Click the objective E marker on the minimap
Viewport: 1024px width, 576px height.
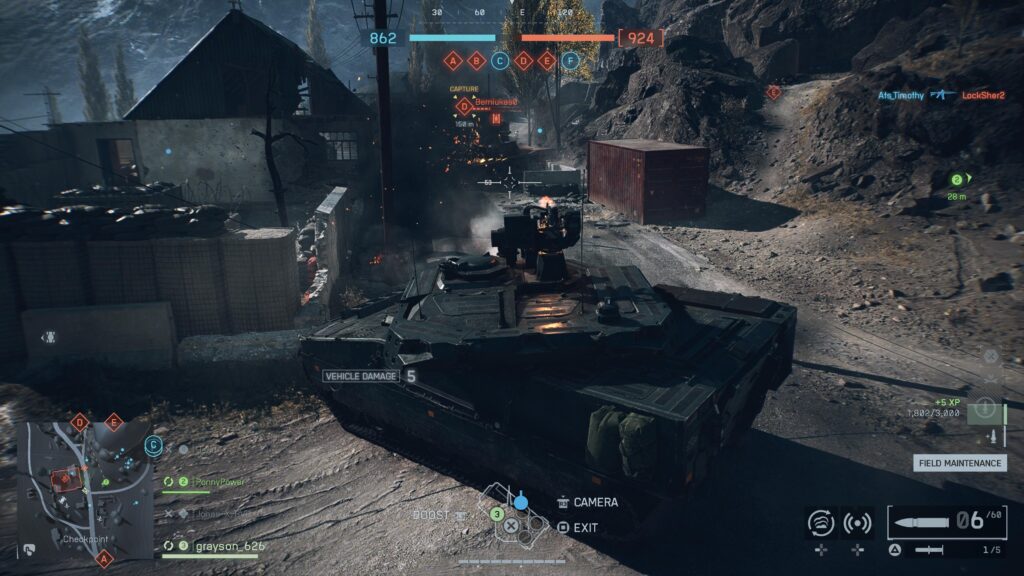[x=113, y=422]
